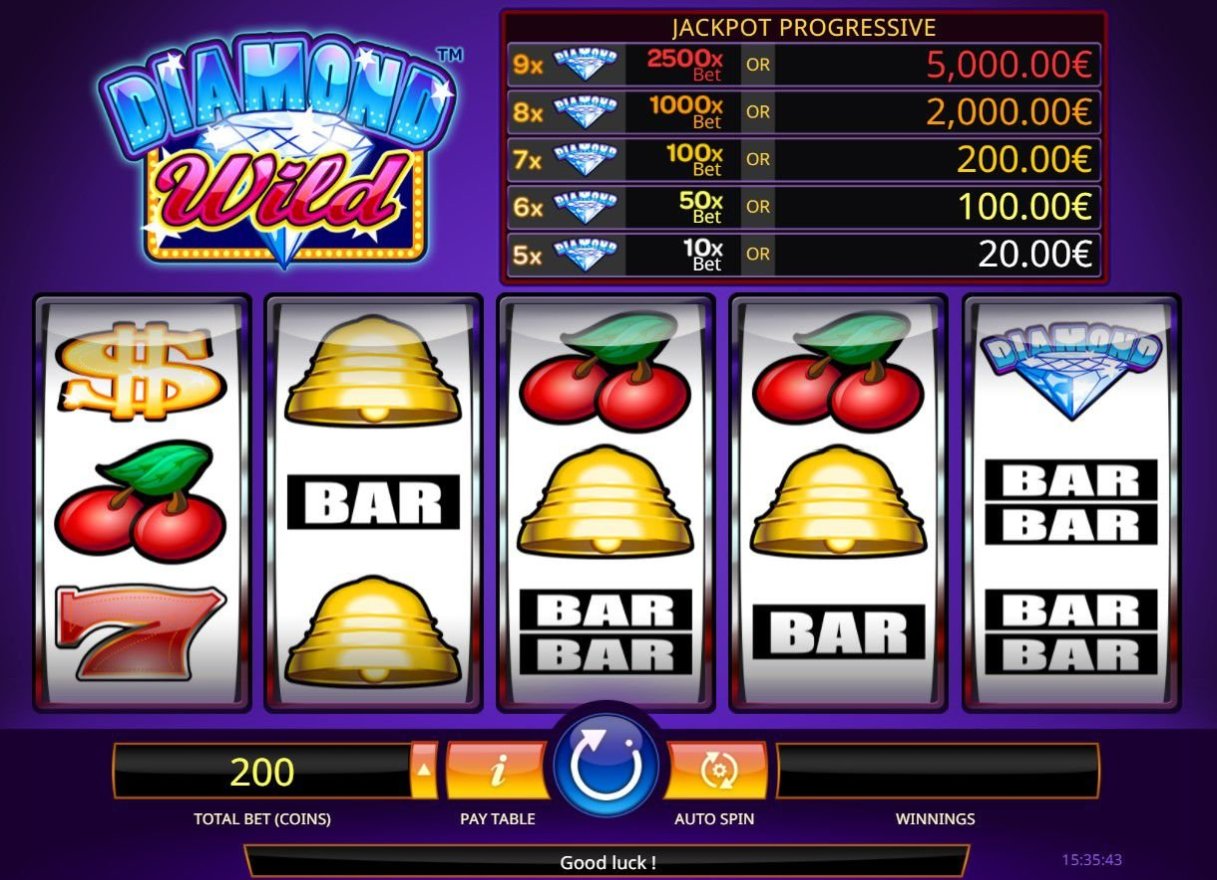The image size is (1217, 880).
Task: Open the Pay Table info button
Action: pos(497,770)
